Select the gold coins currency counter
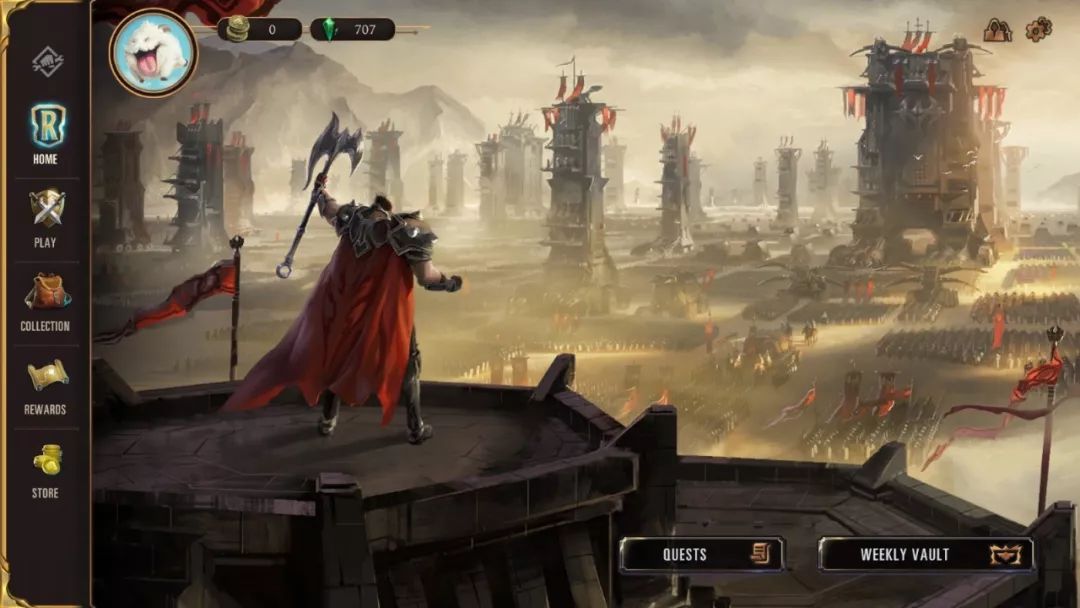 (x=260, y=29)
